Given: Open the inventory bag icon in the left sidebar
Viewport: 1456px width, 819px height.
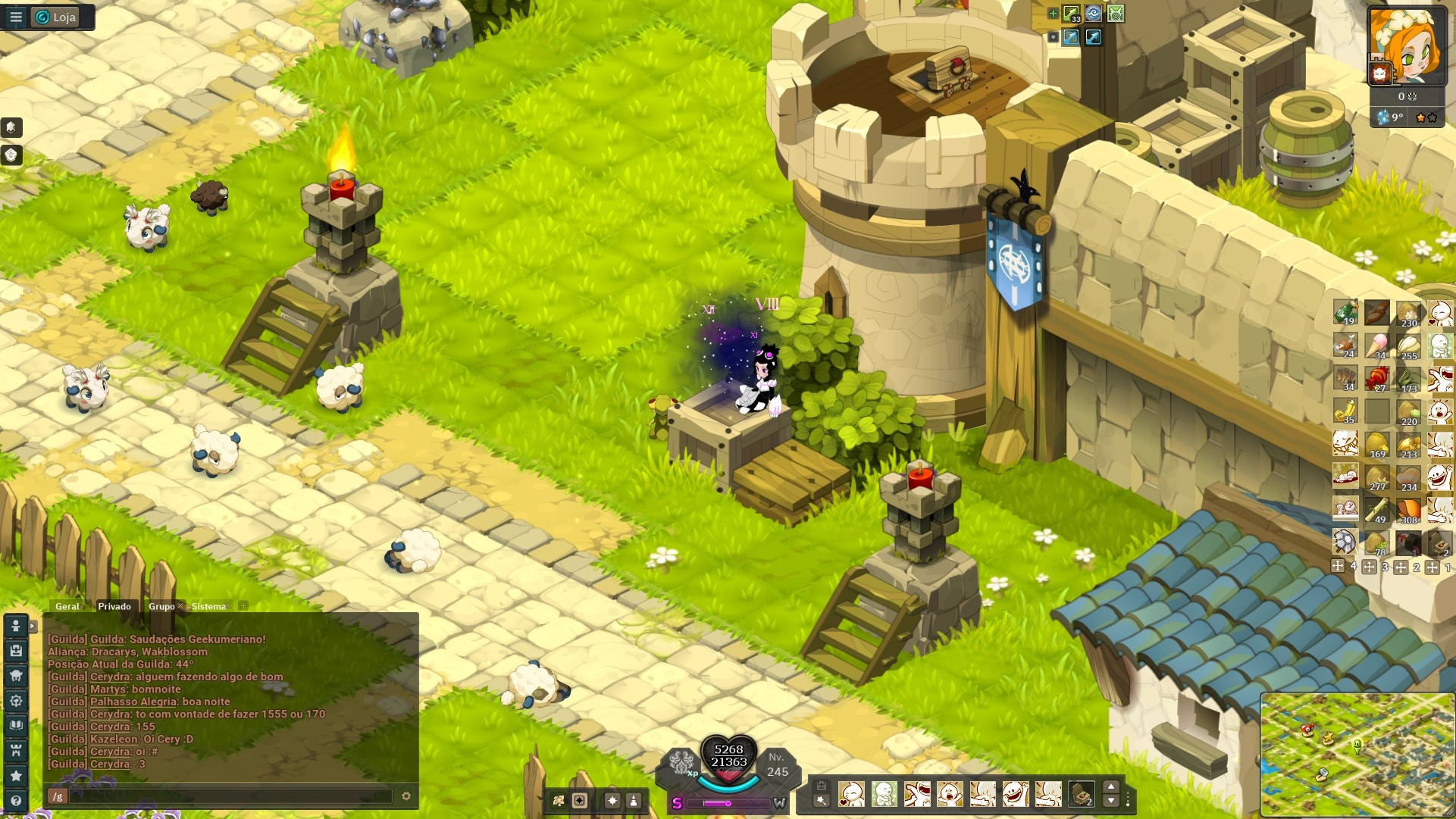Looking at the screenshot, I should [15, 651].
